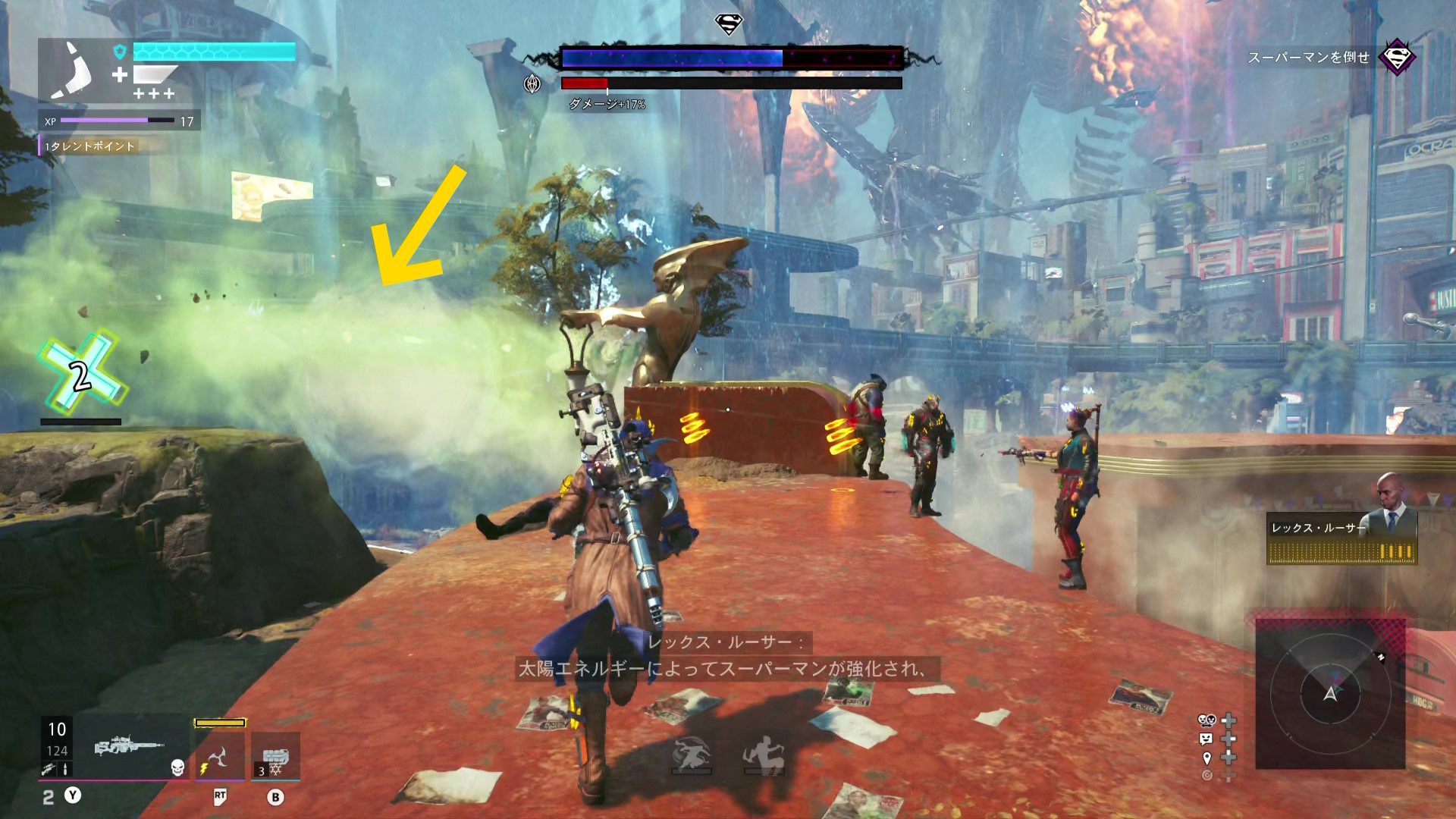The height and width of the screenshot is (819, 1456).
Task: Choose the character swap skulls icon
Action: point(1207,720)
